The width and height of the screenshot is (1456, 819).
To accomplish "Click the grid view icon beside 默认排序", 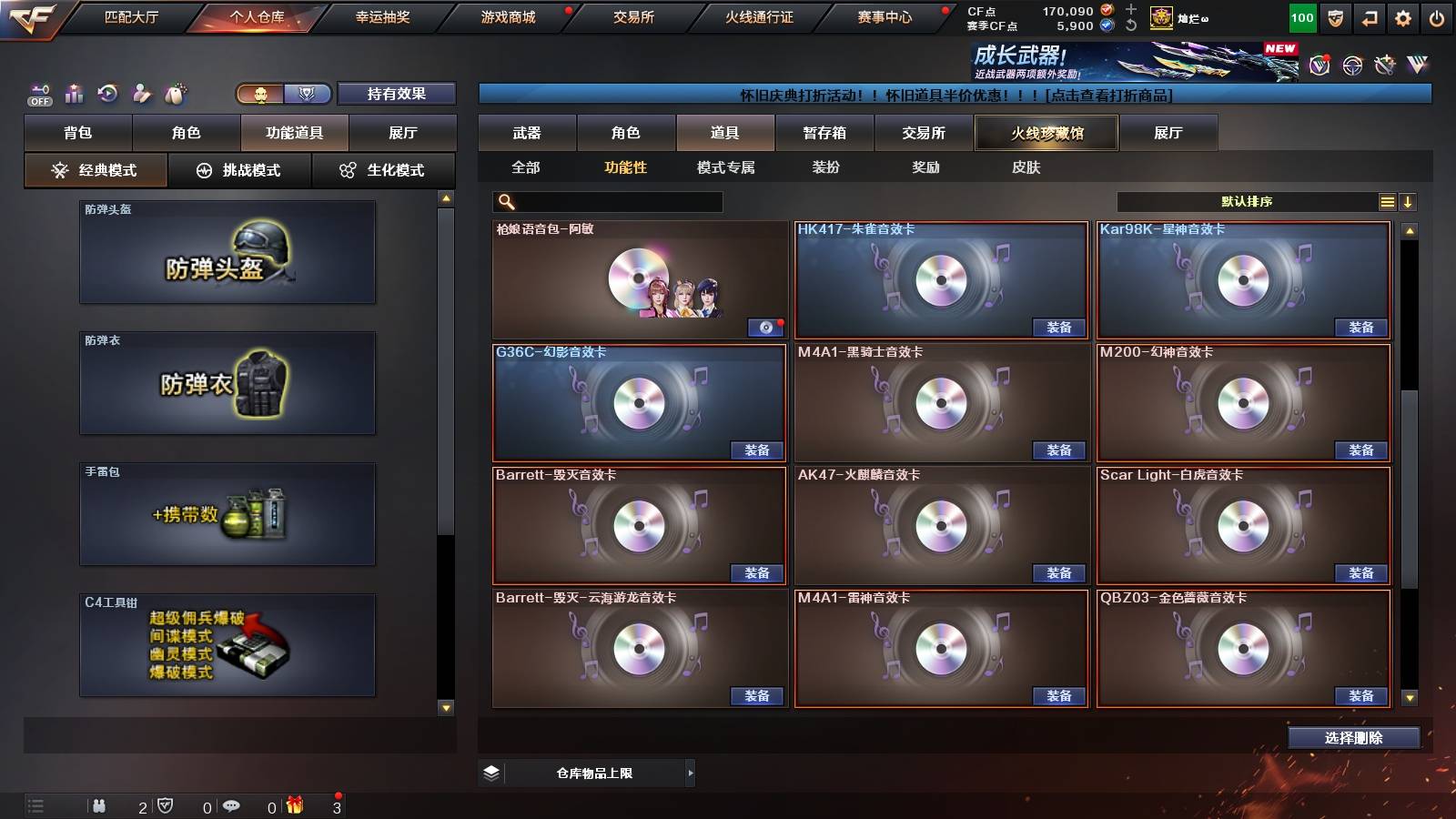I will coord(1386,202).
